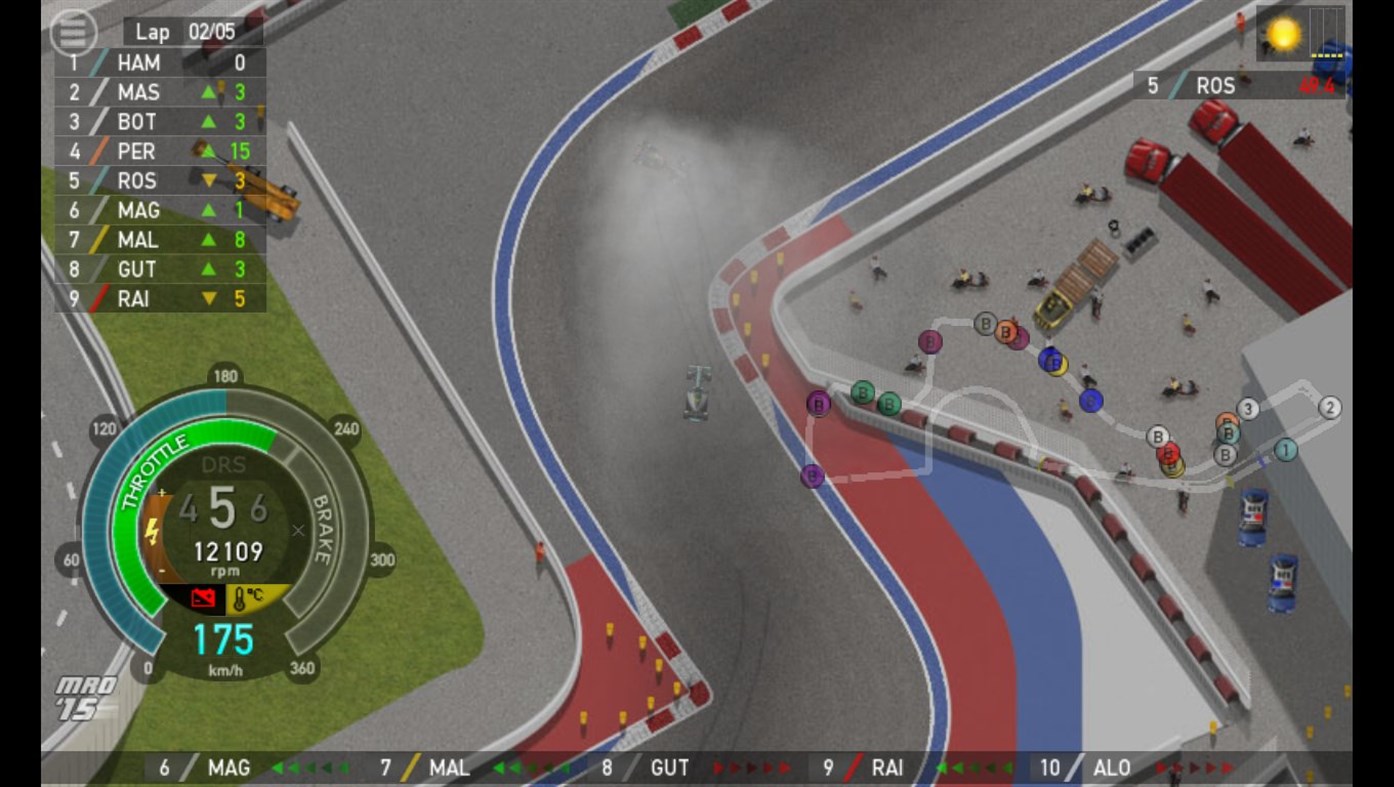Click the sun weather icon in top-right
This screenshot has width=1394, height=787.
(x=1281, y=34)
